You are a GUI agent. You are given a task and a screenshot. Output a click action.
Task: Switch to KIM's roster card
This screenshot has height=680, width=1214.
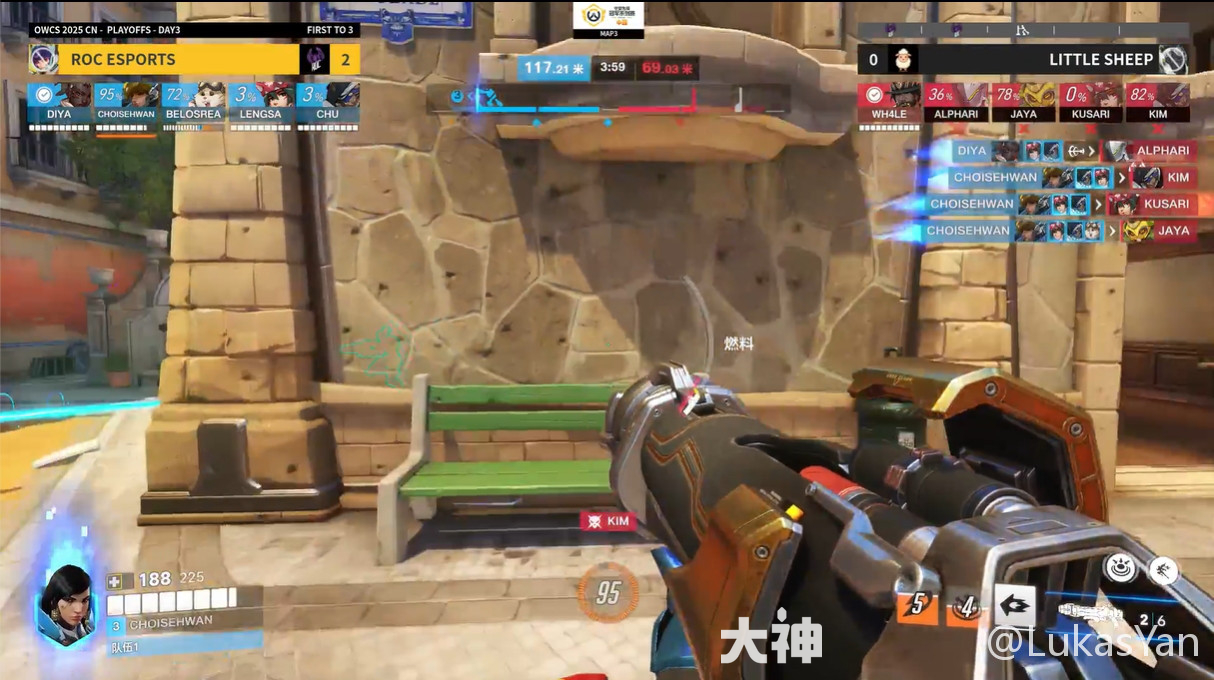tap(1157, 102)
